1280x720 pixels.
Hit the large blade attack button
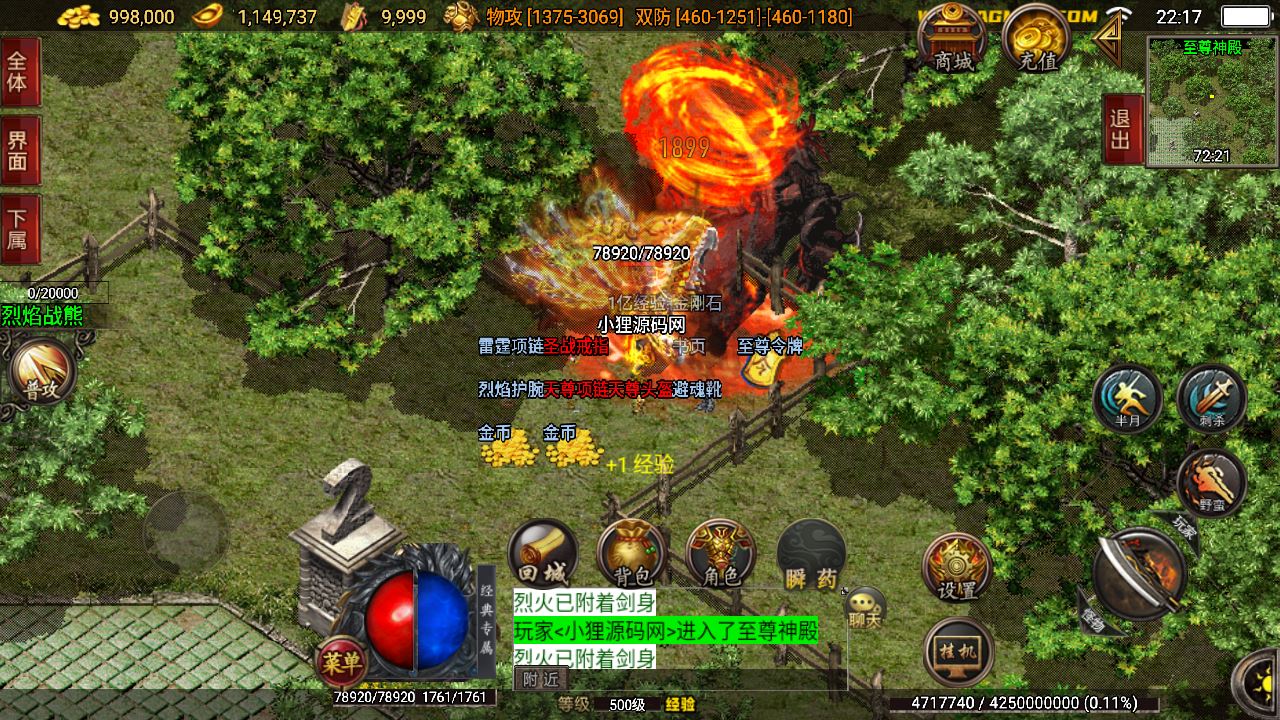pos(1139,573)
